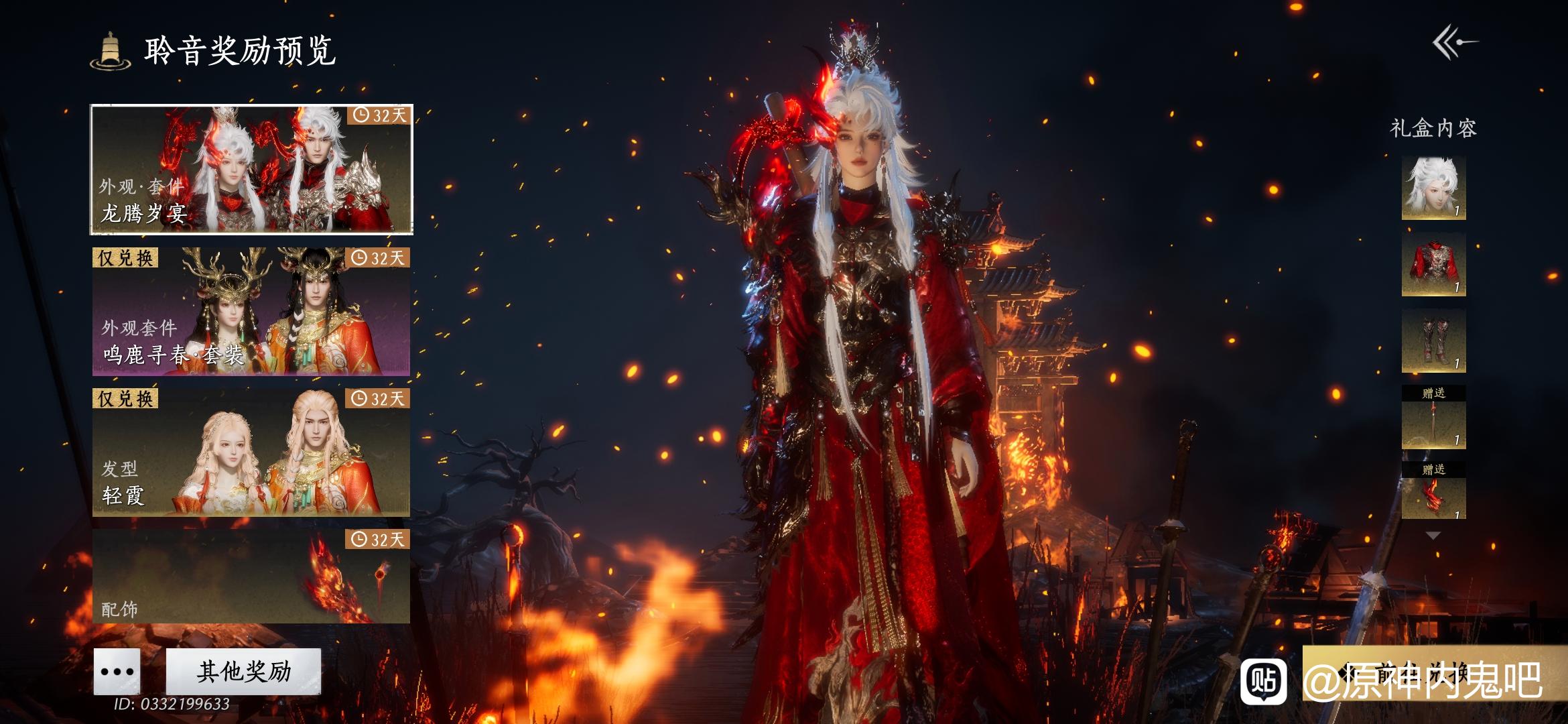1568x724 pixels.
Task: Preview the boots gift box item
Action: [1433, 341]
